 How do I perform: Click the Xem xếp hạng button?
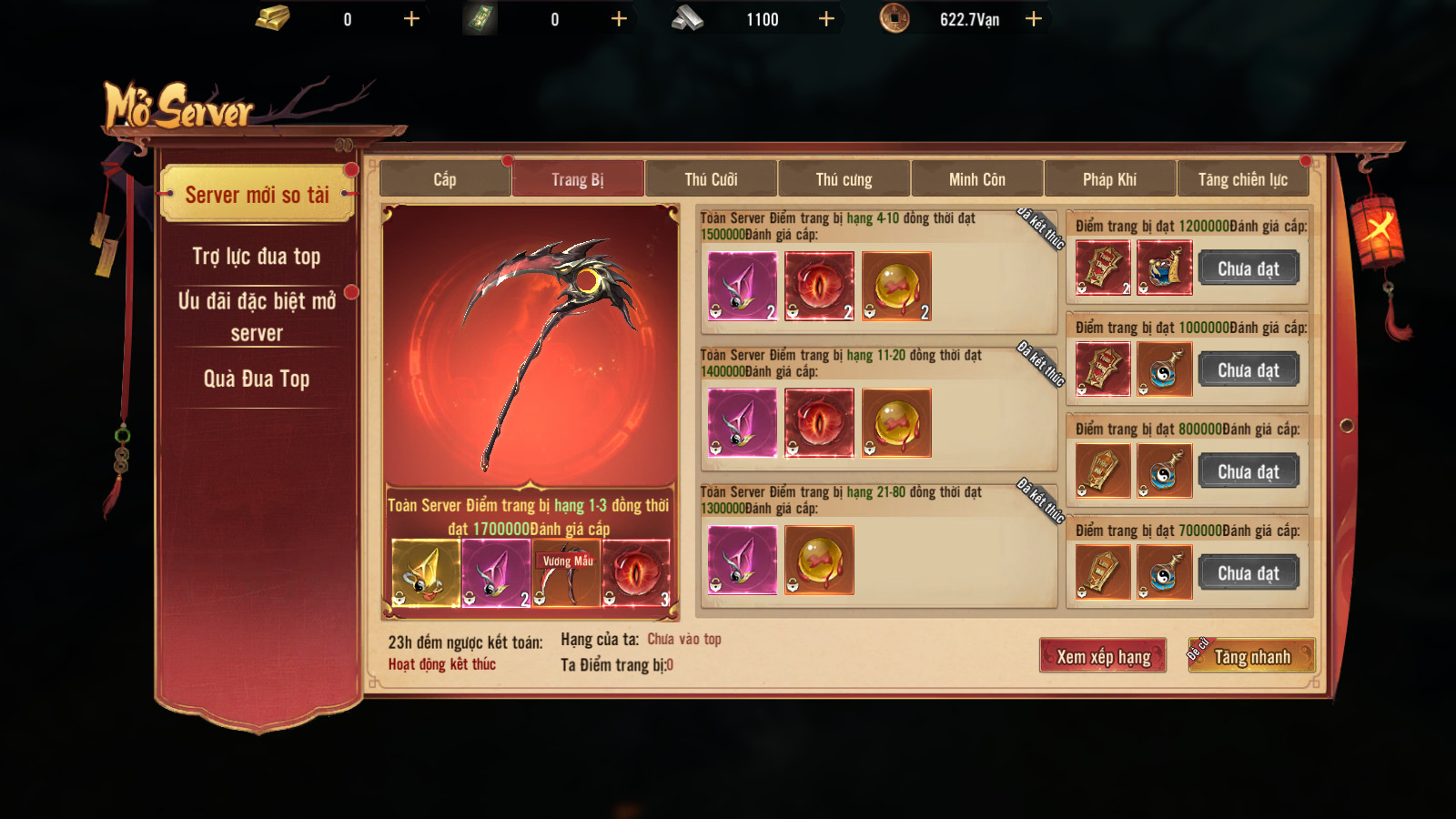tap(1103, 656)
